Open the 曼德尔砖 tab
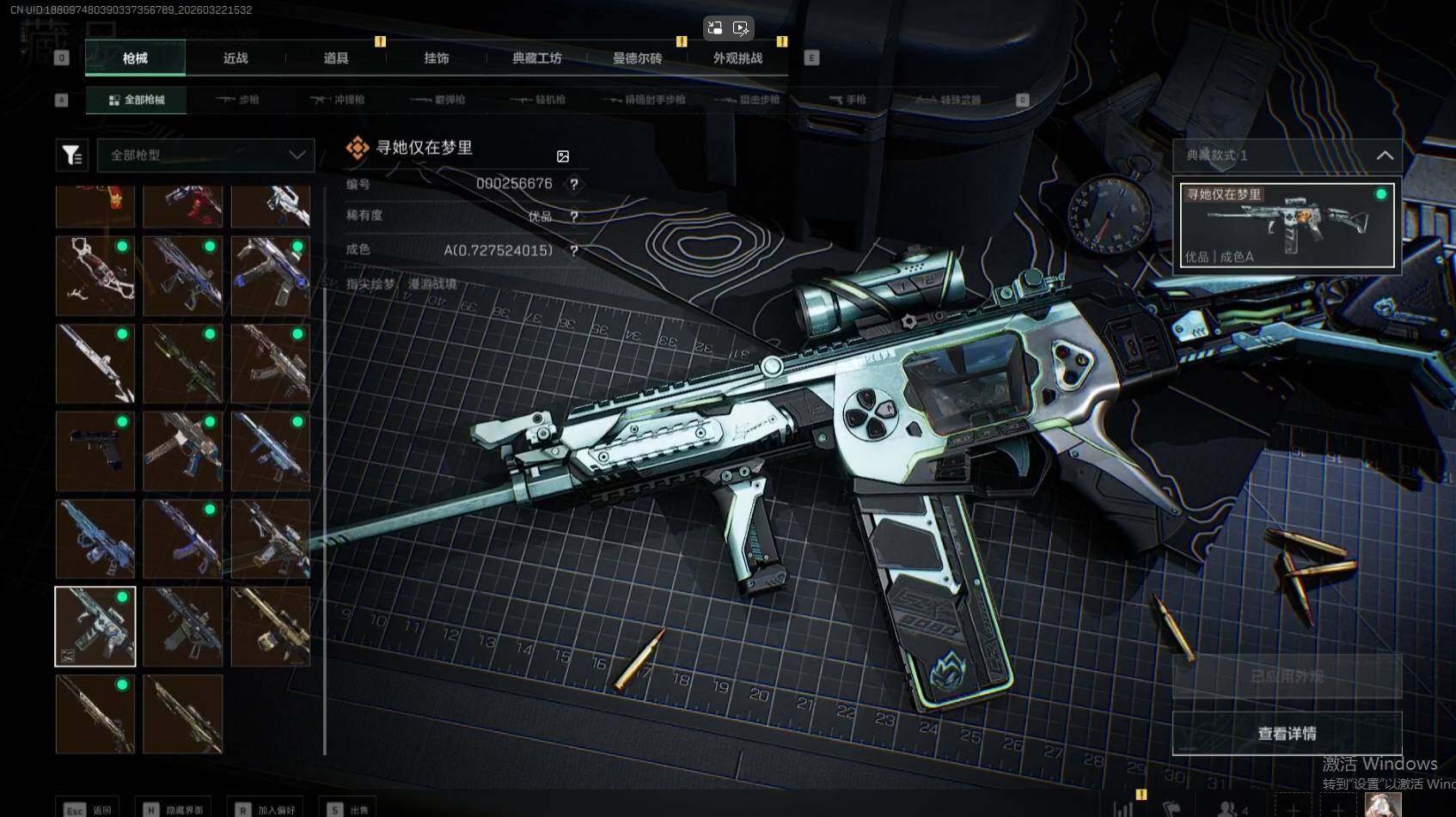 click(x=637, y=58)
